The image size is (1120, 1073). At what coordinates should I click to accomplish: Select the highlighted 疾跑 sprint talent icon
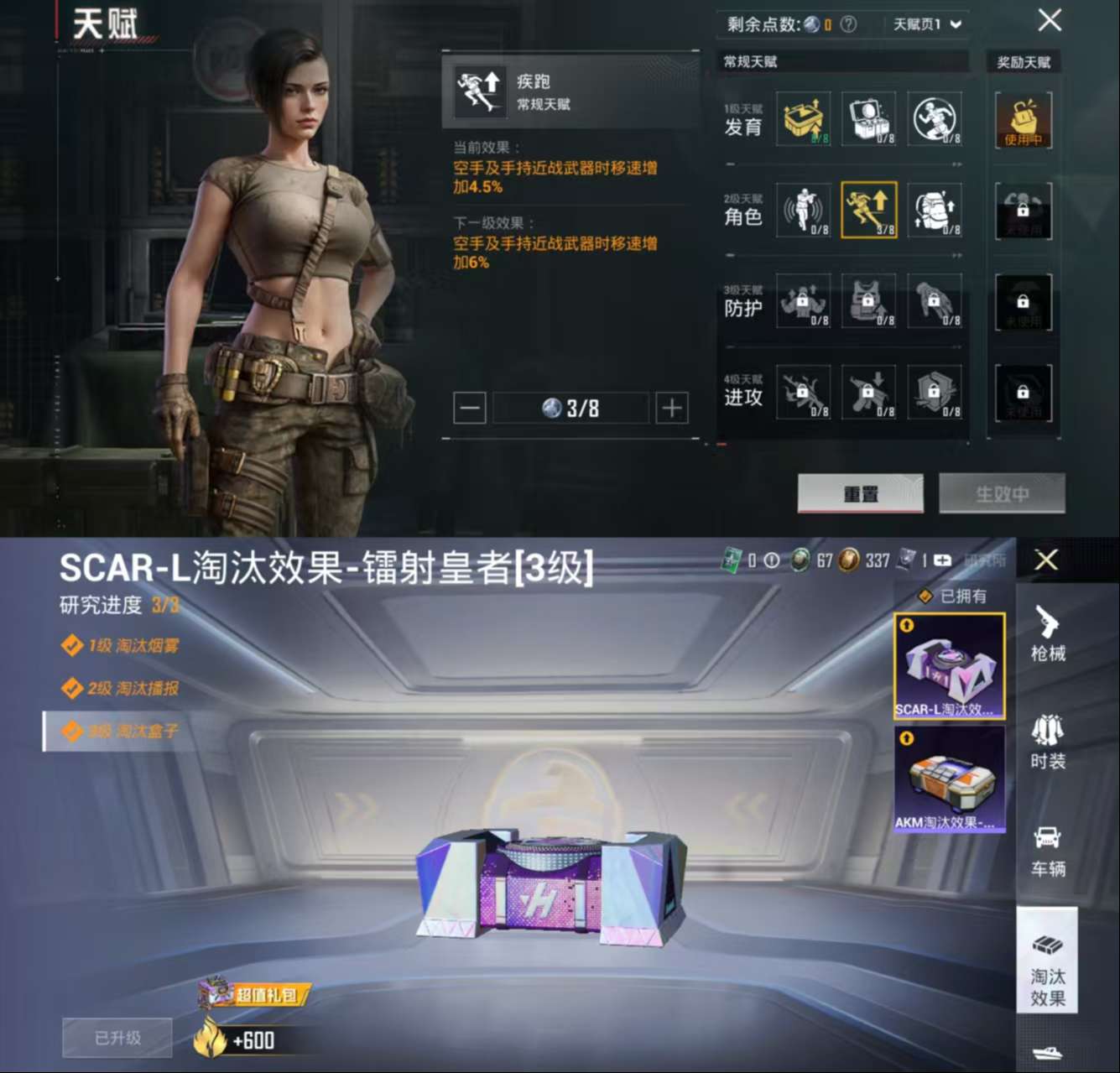point(868,210)
